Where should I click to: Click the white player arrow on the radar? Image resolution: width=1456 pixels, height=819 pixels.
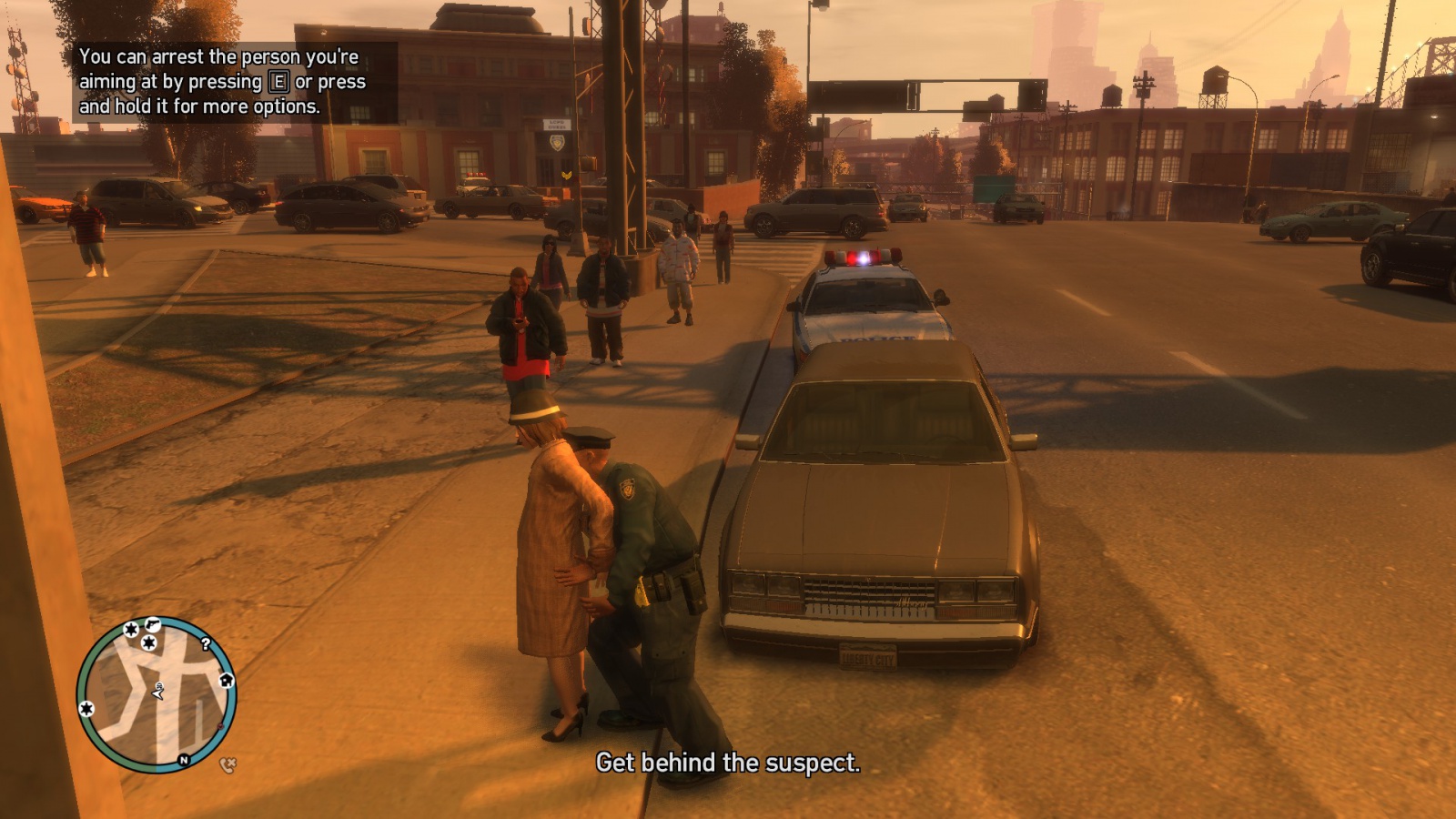tap(158, 693)
